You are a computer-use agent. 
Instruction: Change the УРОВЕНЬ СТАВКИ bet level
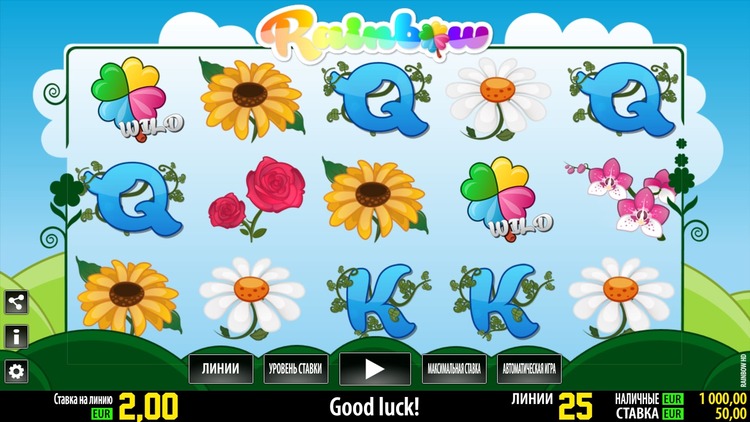pyautogui.click(x=295, y=369)
